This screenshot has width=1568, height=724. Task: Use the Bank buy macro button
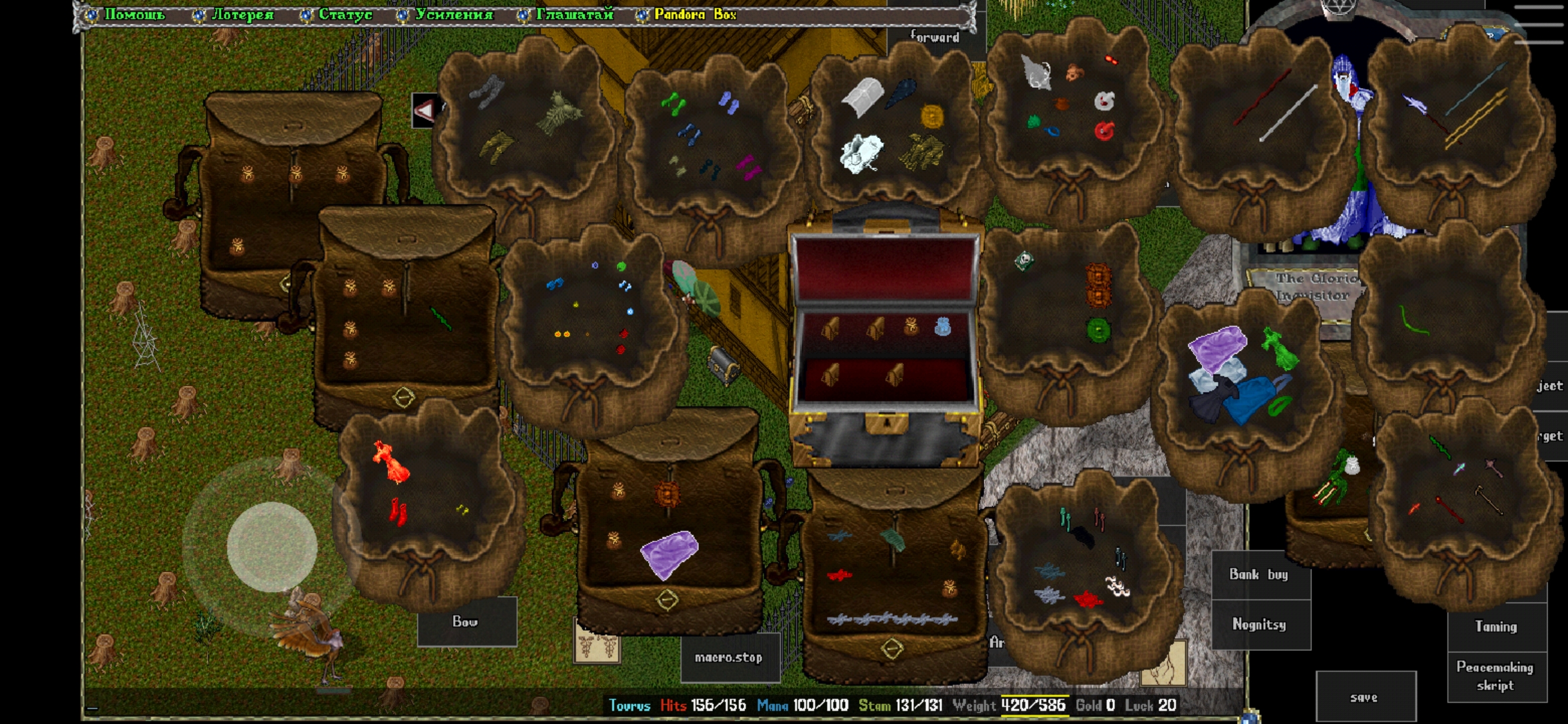(1259, 575)
